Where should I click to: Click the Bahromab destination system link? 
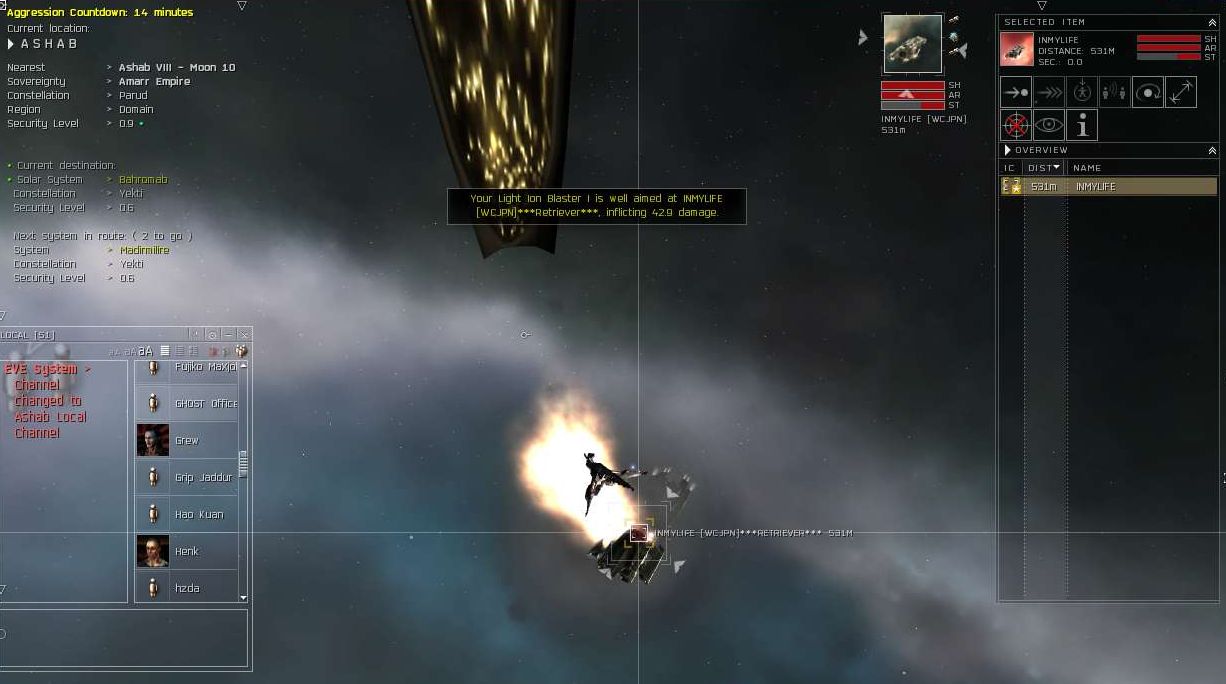pos(143,180)
